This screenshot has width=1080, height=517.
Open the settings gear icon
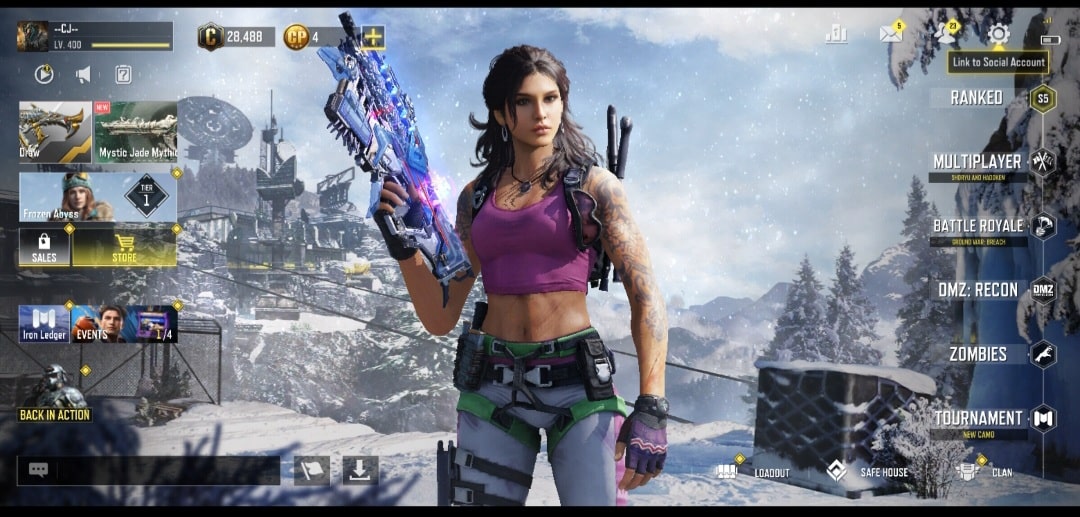pos(997,34)
